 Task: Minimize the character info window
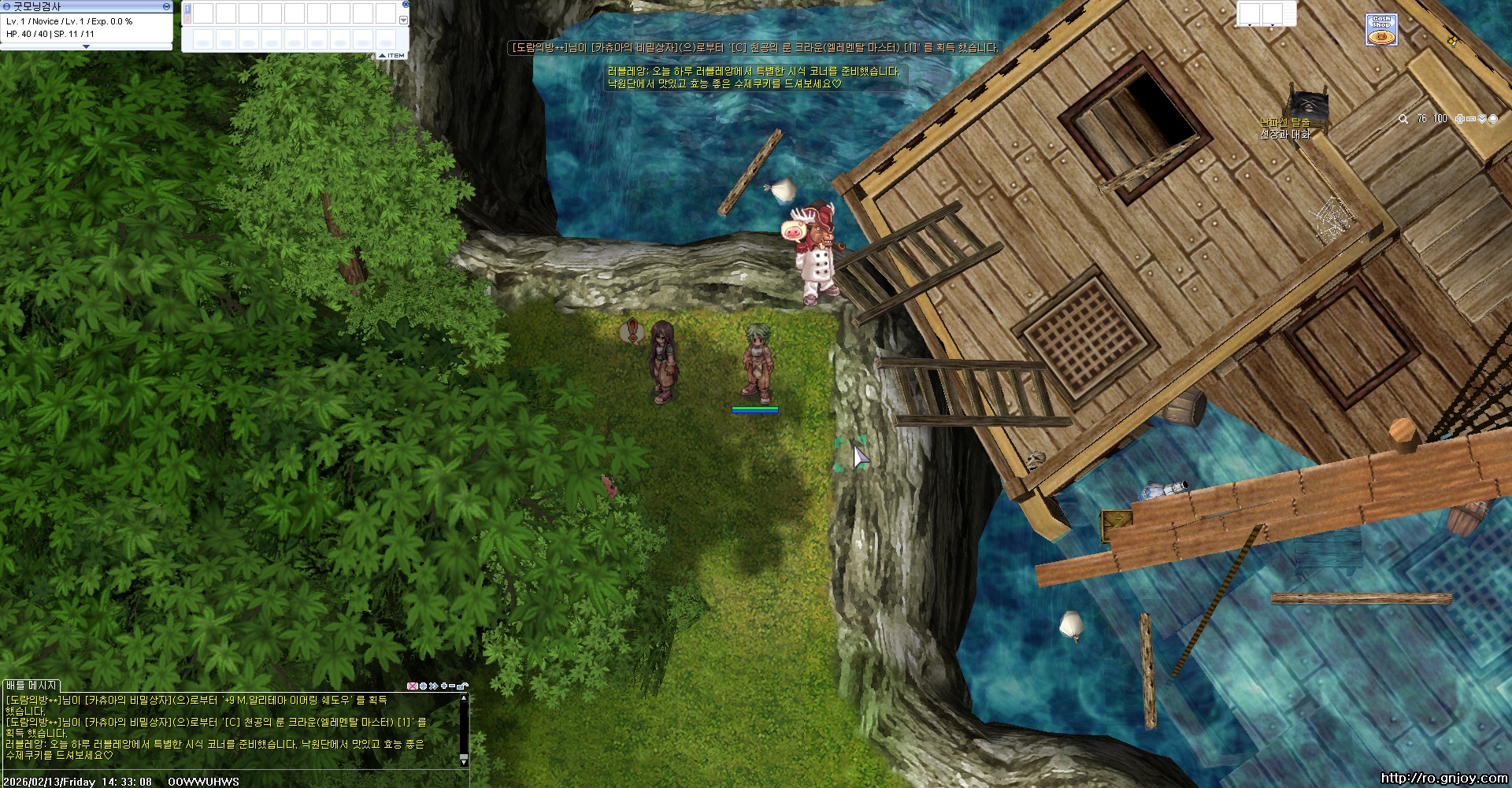point(166,6)
